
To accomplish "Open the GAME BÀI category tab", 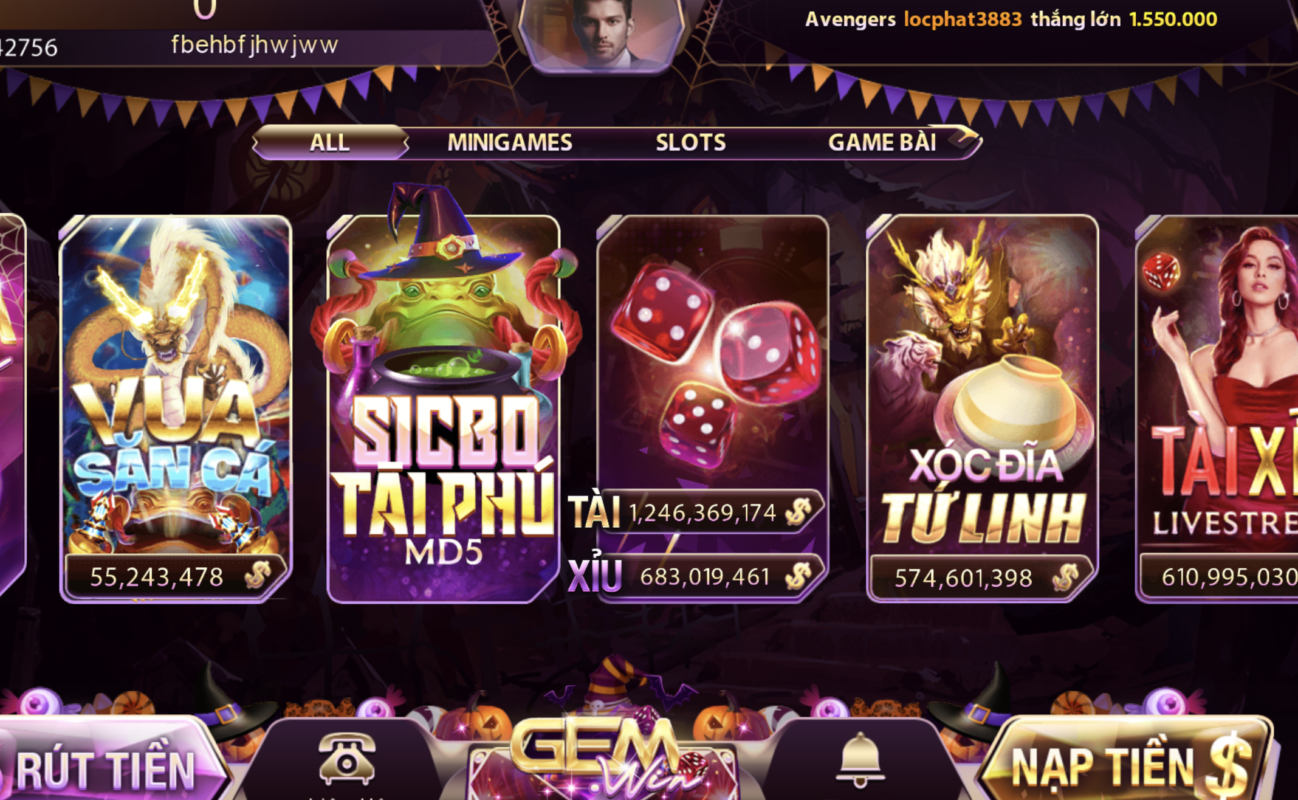I will (884, 142).
